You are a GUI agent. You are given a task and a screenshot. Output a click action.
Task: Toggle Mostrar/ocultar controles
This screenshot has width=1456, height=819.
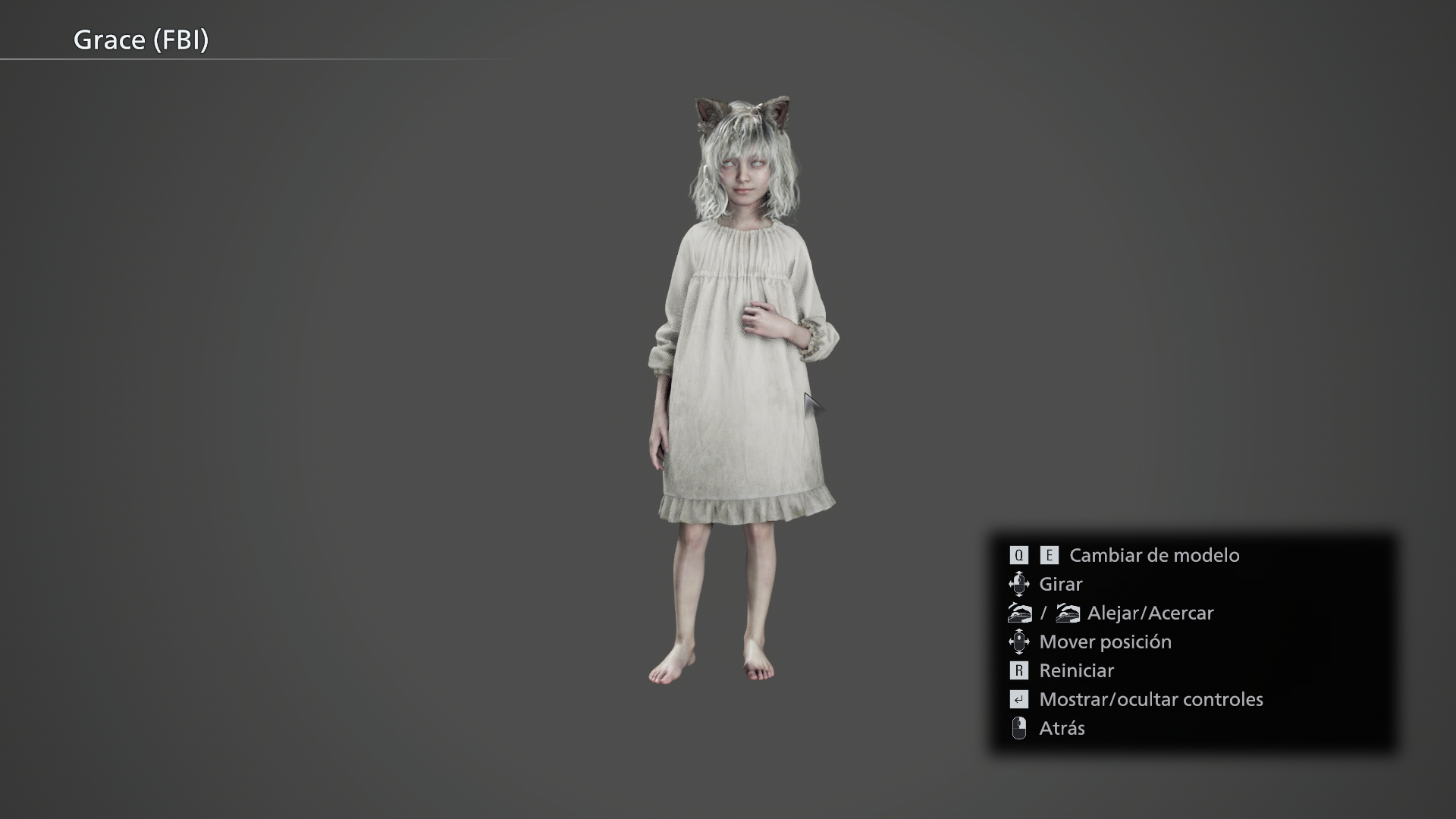click(1150, 699)
